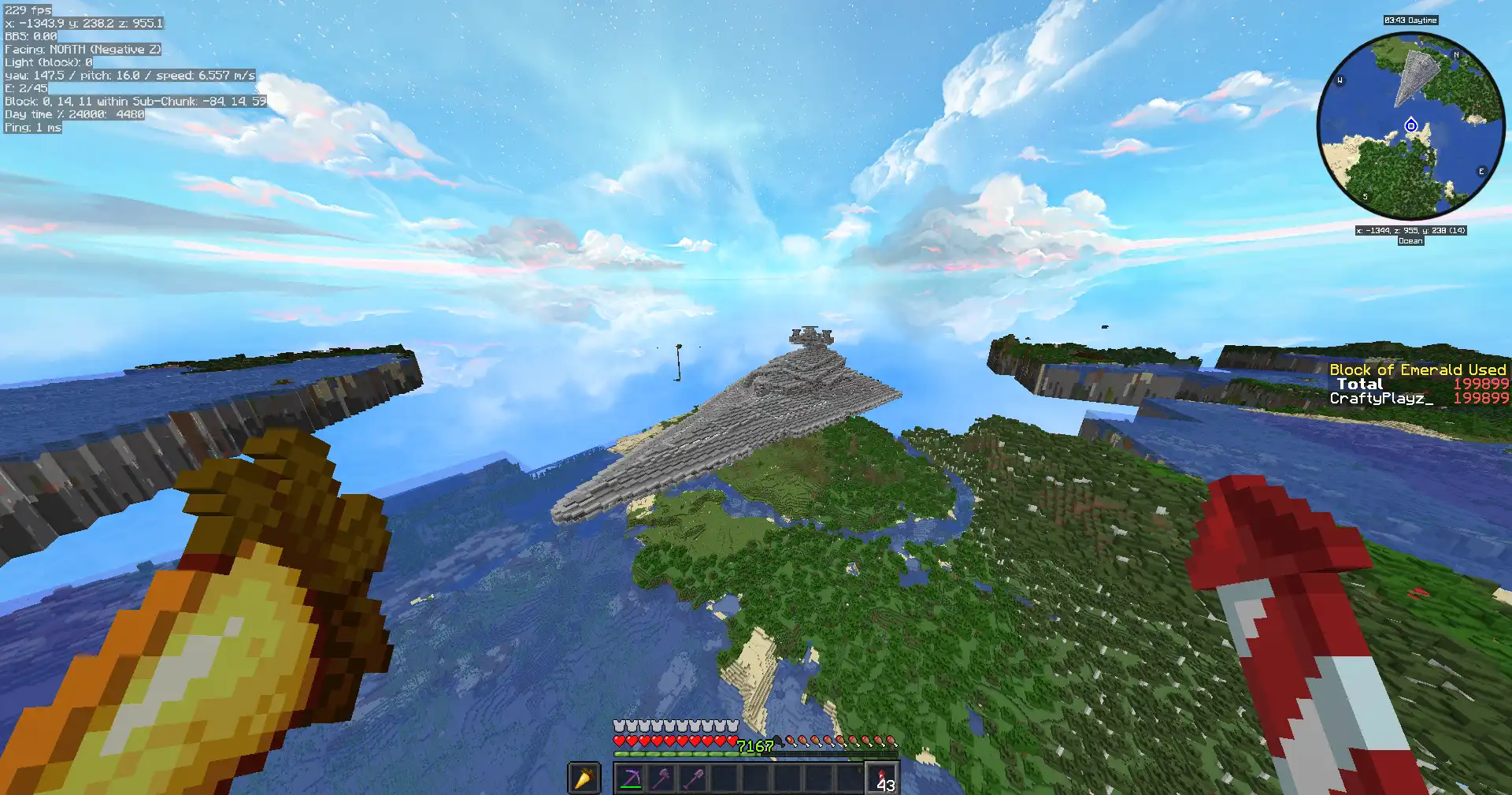Select the firework rocket hotbar slot
The width and height of the screenshot is (1512, 795).
(x=883, y=778)
